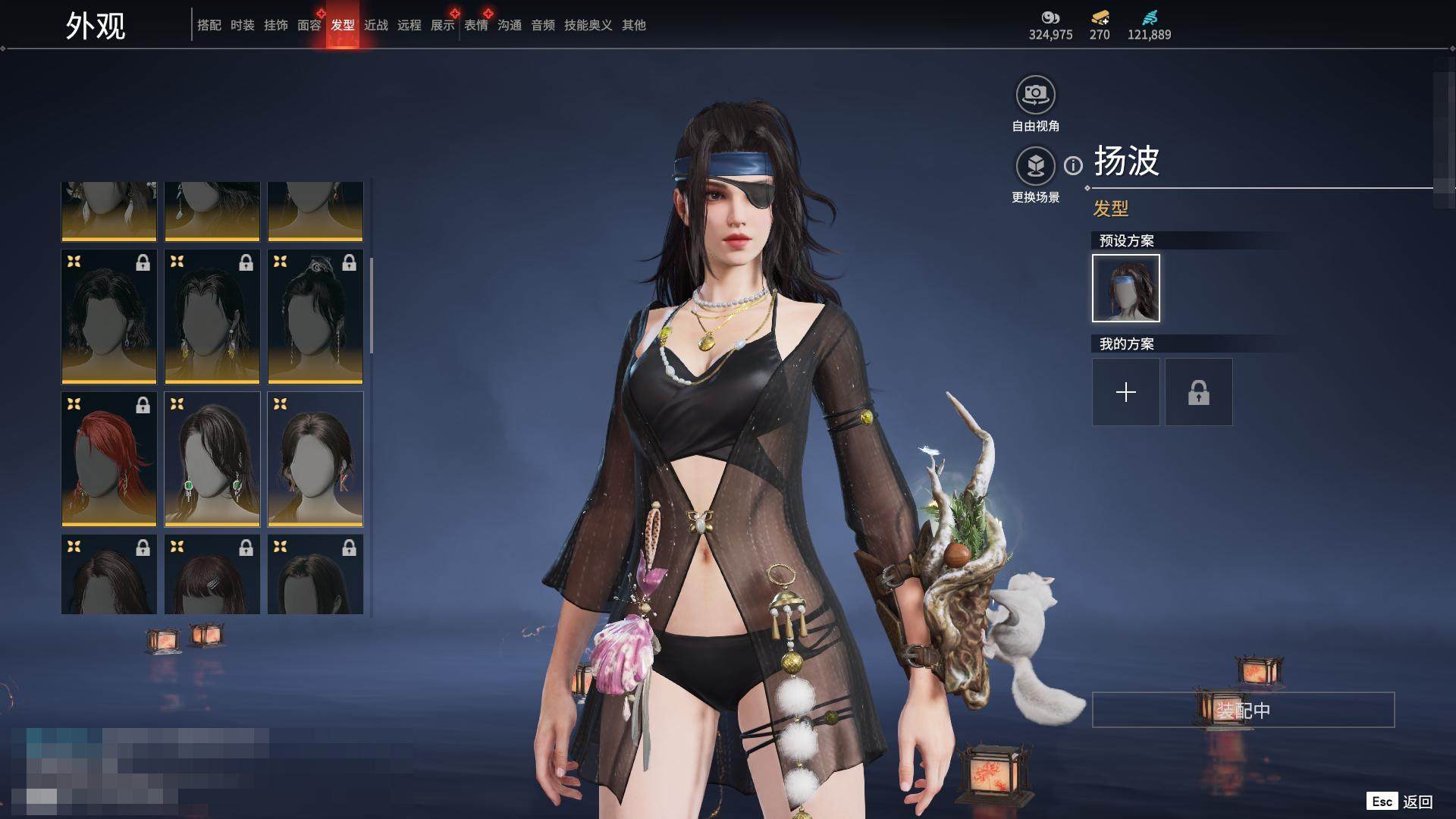
Task: Open the 近战 melee tab
Action: pyautogui.click(x=375, y=25)
